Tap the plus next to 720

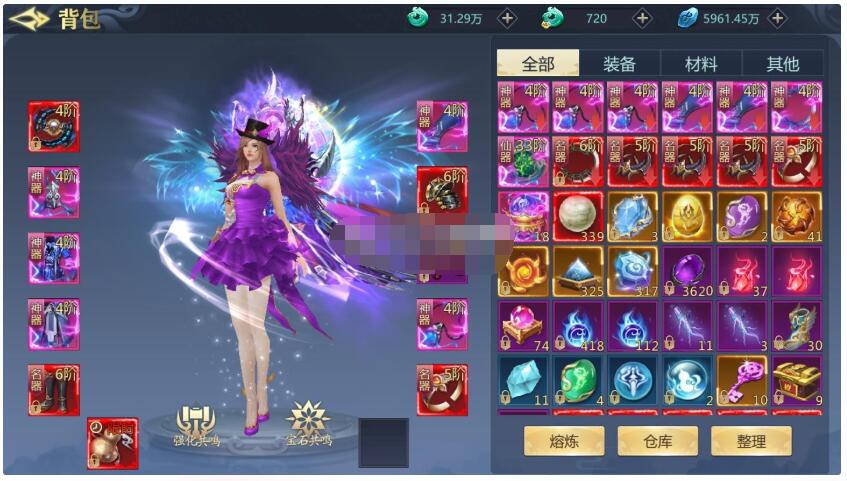pos(642,18)
